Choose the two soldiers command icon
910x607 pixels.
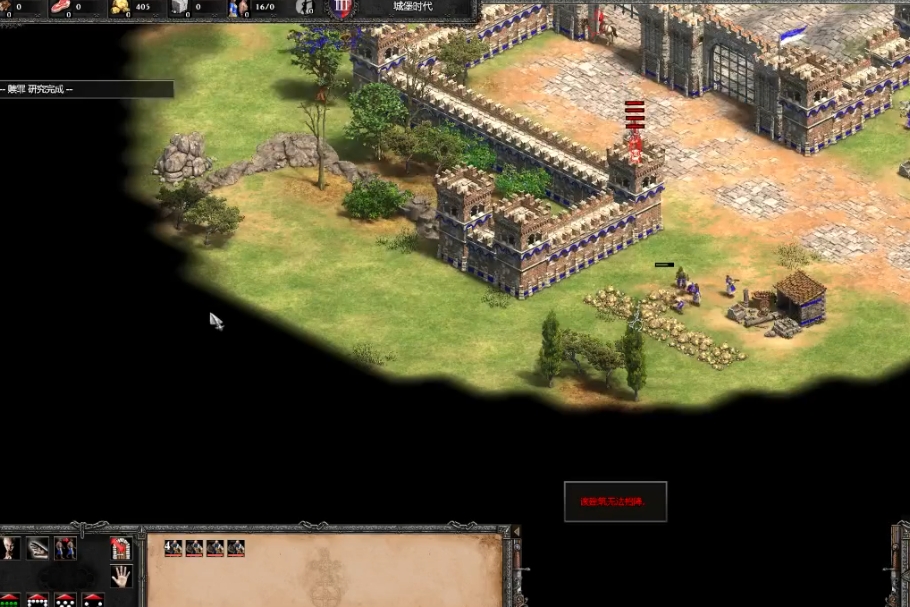tap(66, 547)
